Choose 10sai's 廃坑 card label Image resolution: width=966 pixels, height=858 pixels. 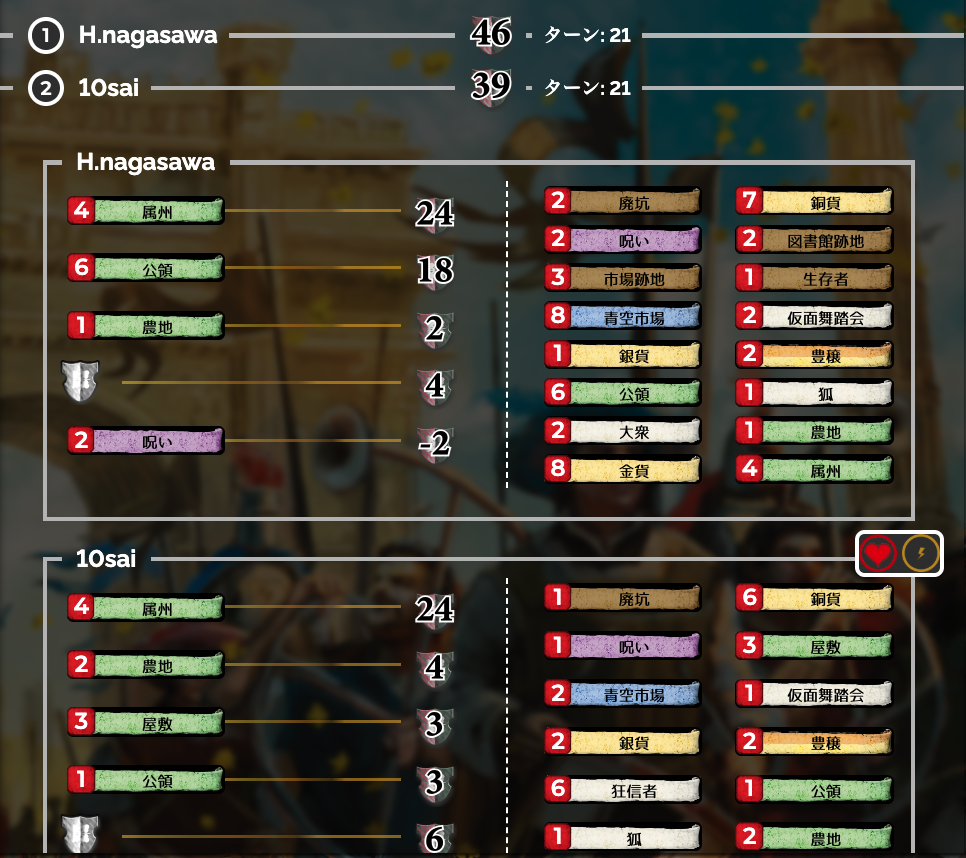pyautogui.click(x=634, y=598)
